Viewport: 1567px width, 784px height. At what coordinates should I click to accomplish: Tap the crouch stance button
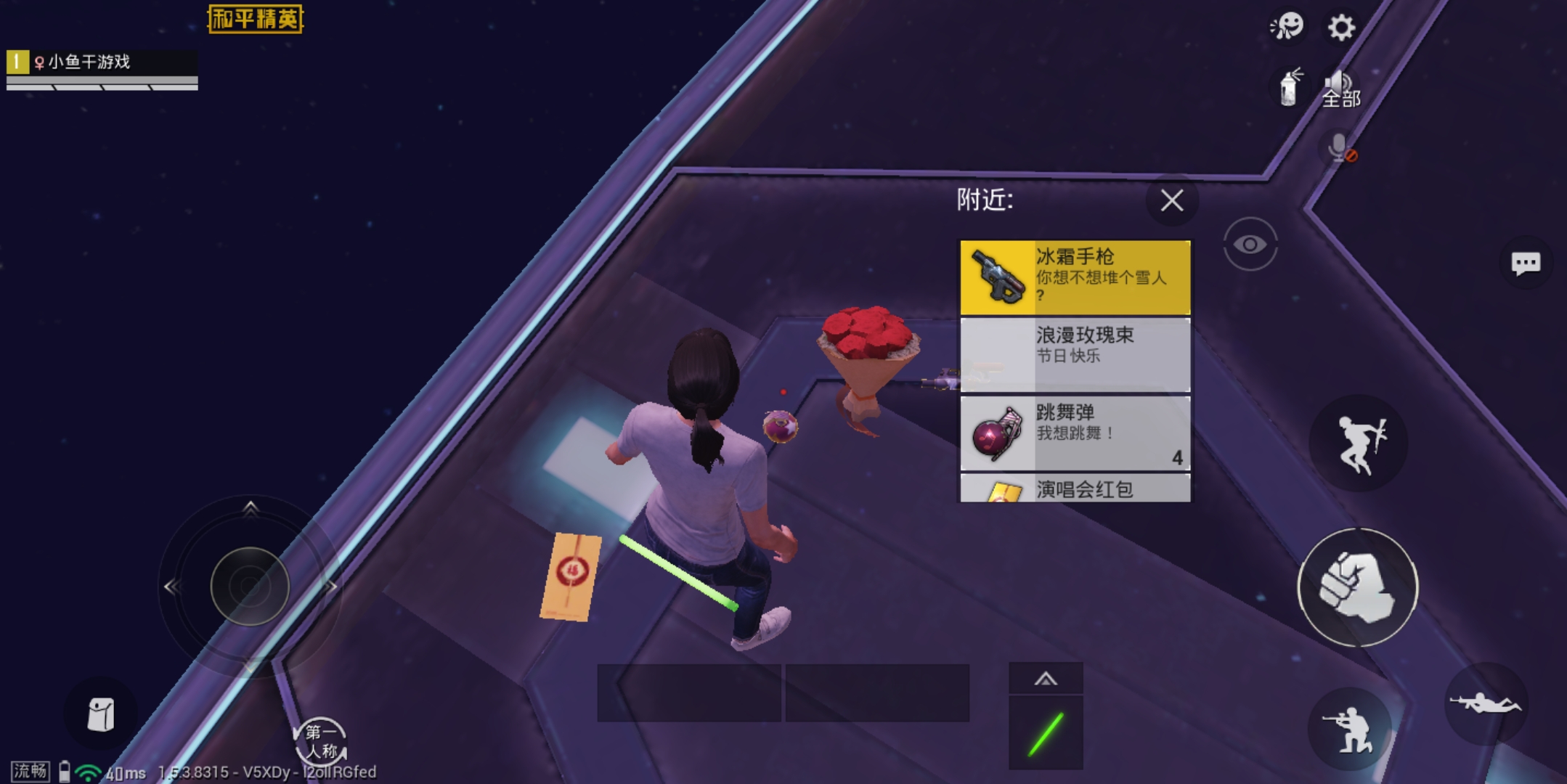pos(1349,728)
